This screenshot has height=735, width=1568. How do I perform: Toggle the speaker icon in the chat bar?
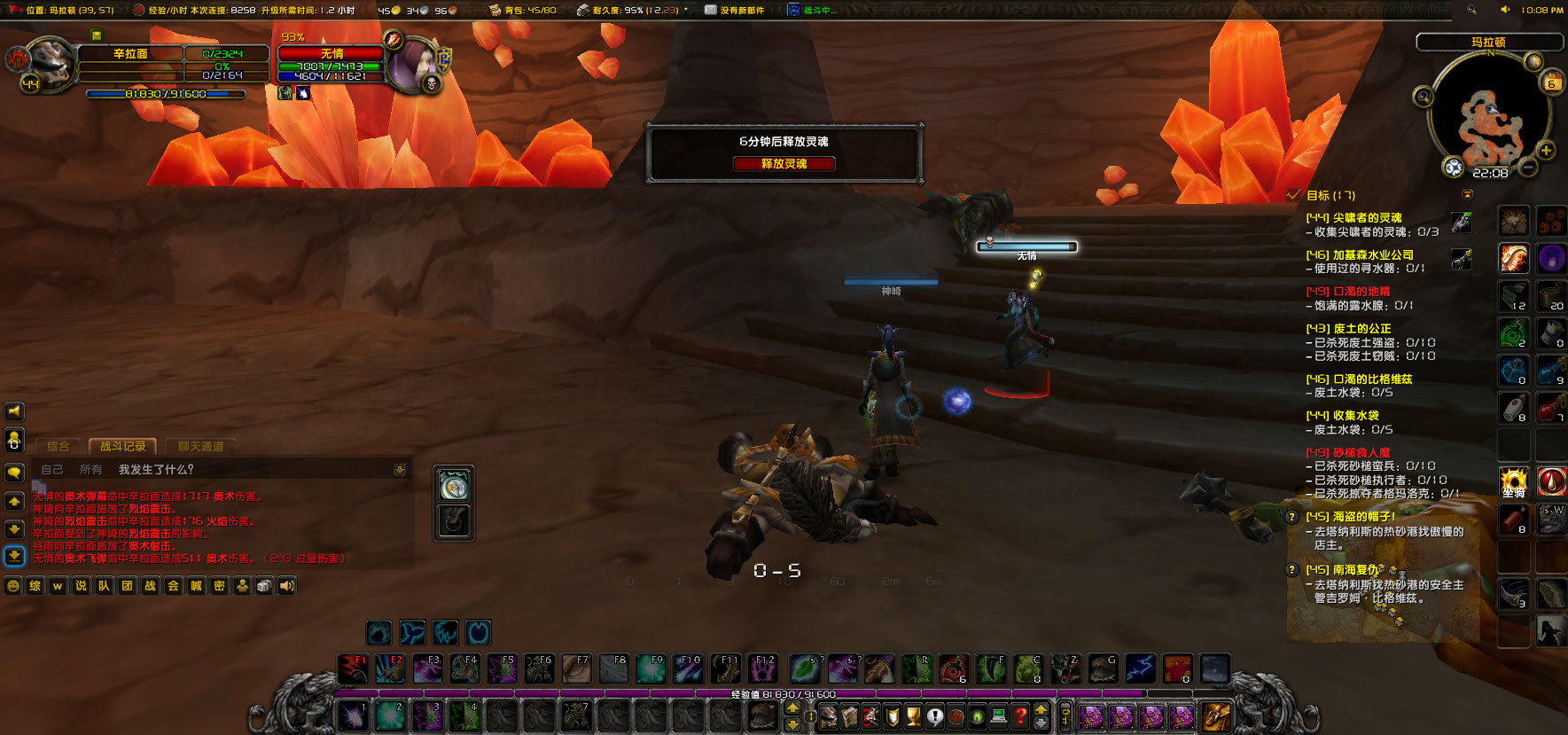[285, 585]
